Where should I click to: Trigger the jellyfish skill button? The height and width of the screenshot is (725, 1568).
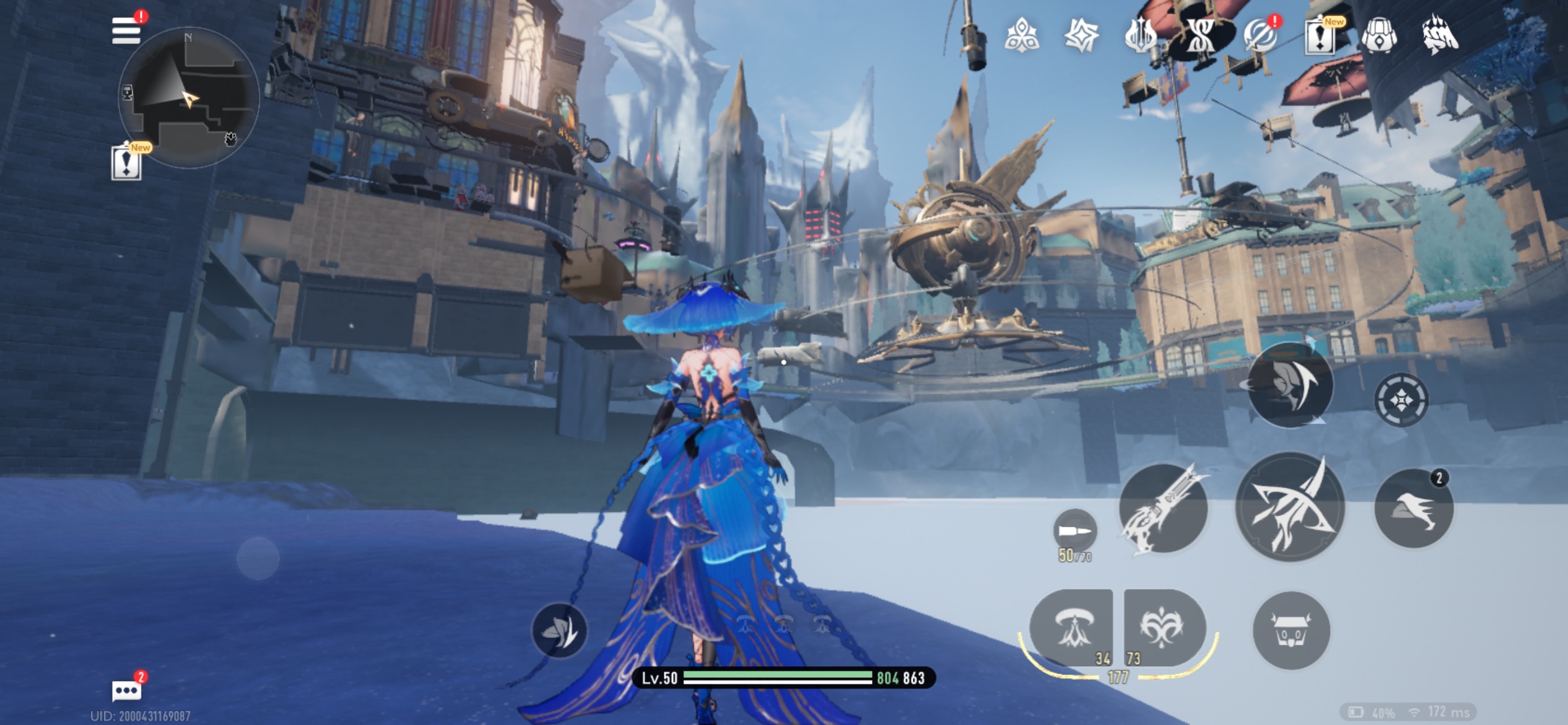(1072, 628)
